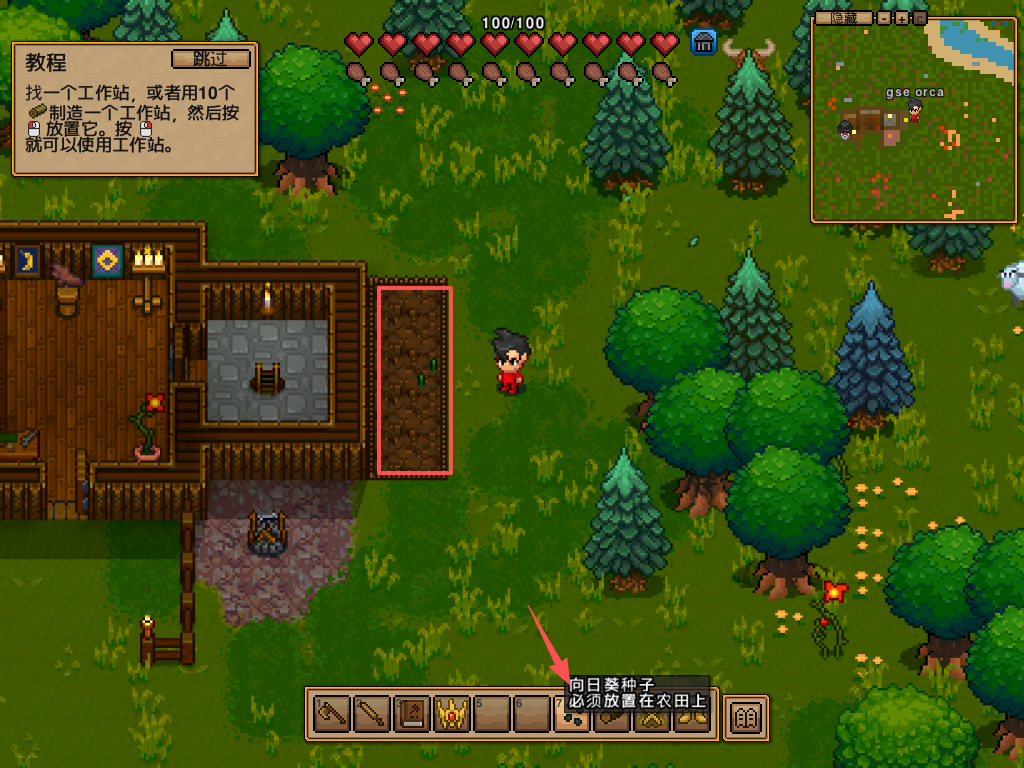This screenshot has height=768, width=1024.
Task: Zoom in the minimap with the plus button
Action: tap(902, 18)
